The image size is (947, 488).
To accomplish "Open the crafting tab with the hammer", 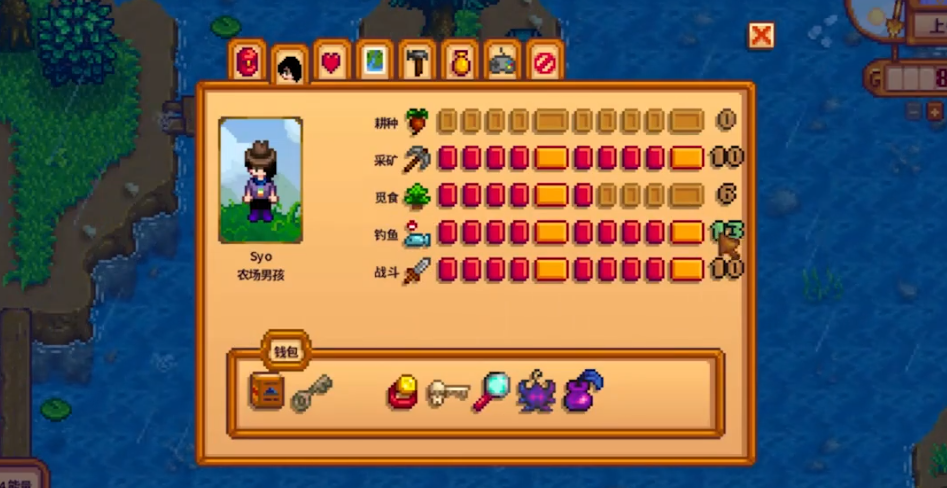I will 417,62.
